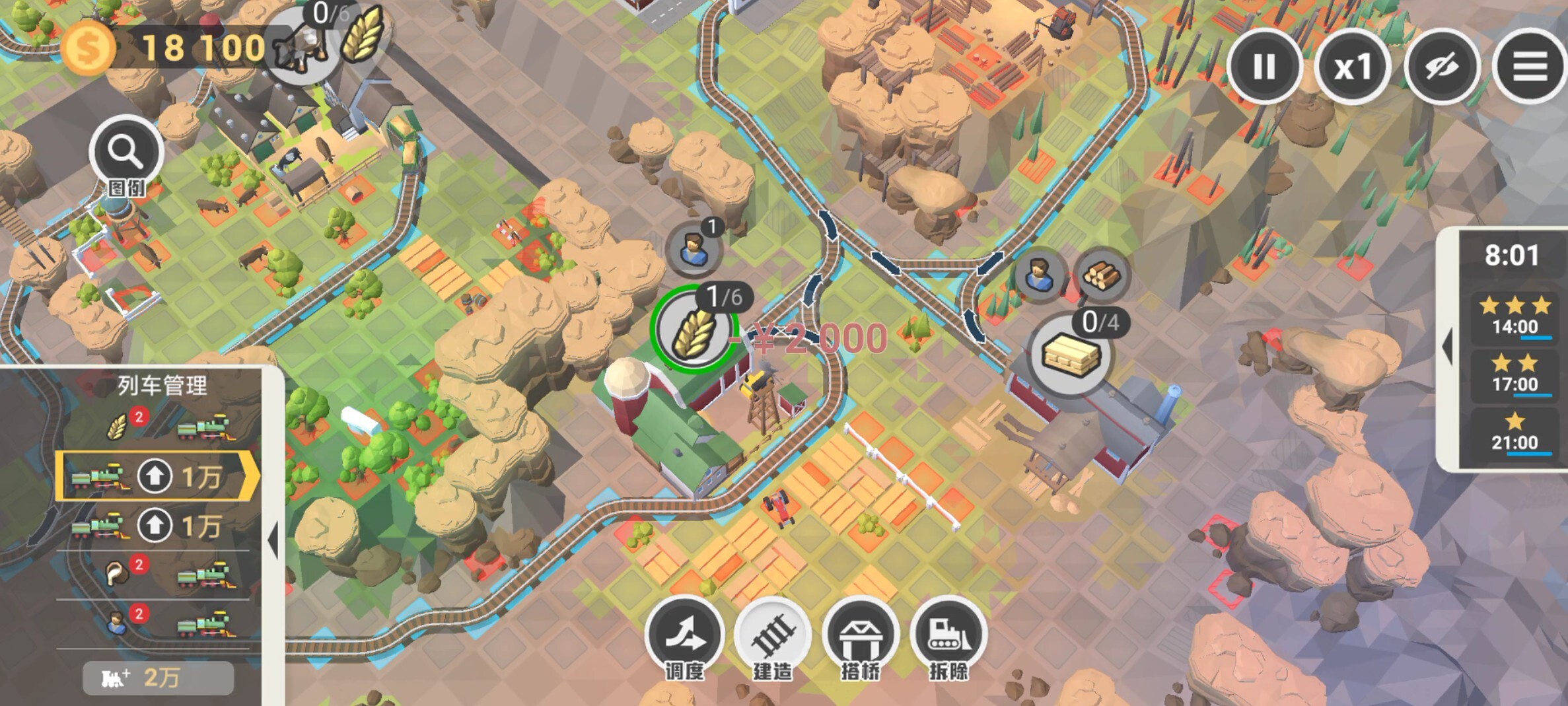Select the 调度 dispatch tool

pos(684,635)
